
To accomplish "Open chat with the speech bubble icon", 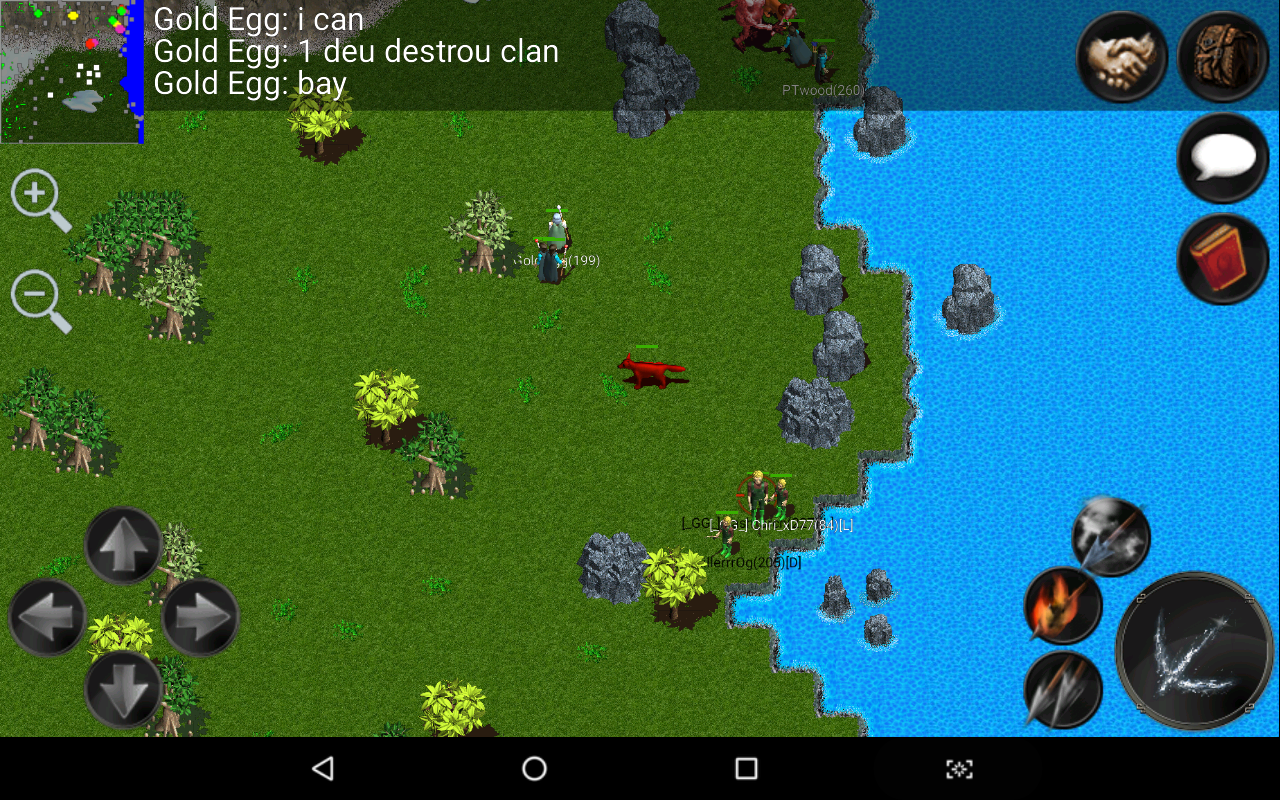I will (1222, 158).
